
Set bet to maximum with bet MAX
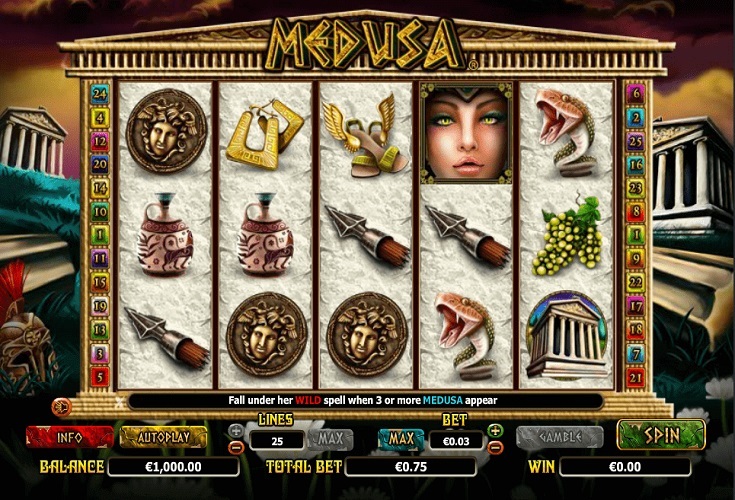pos(402,438)
